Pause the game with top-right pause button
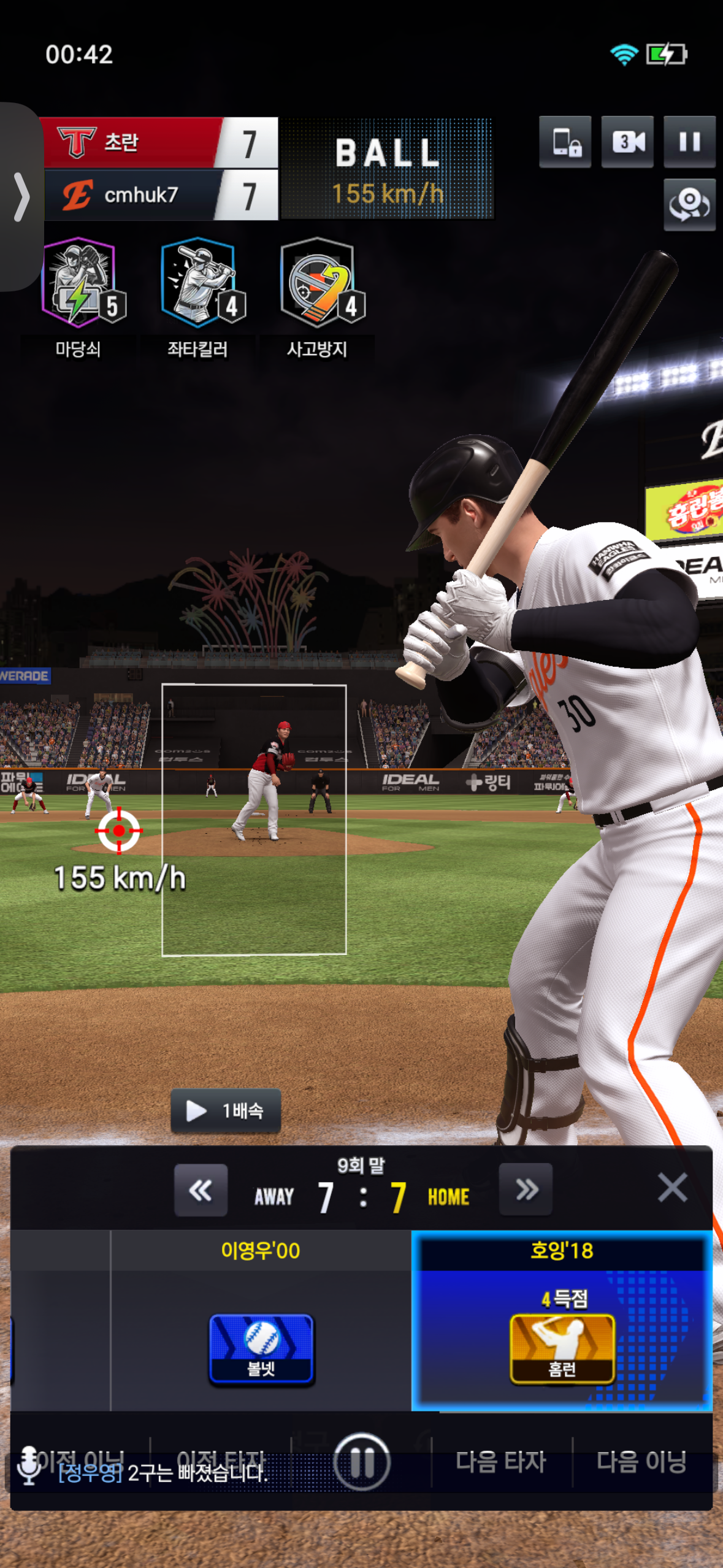 [x=689, y=142]
